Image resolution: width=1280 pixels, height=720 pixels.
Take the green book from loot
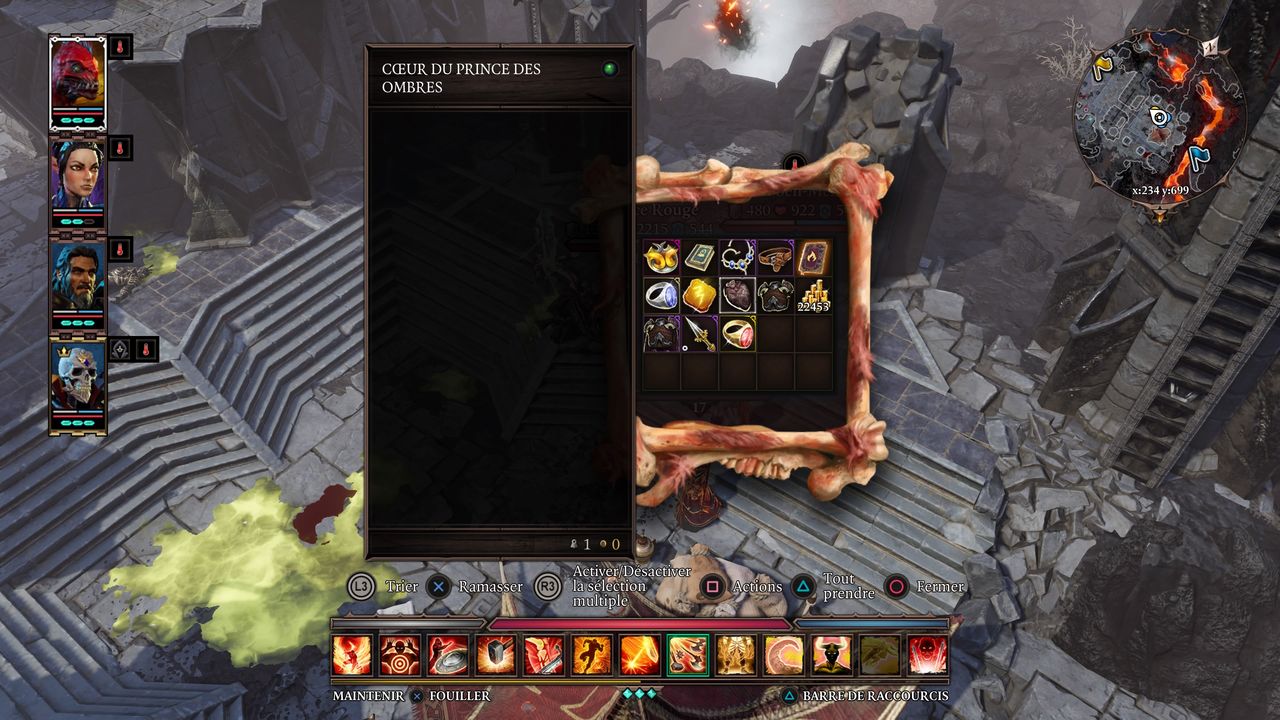(x=699, y=258)
